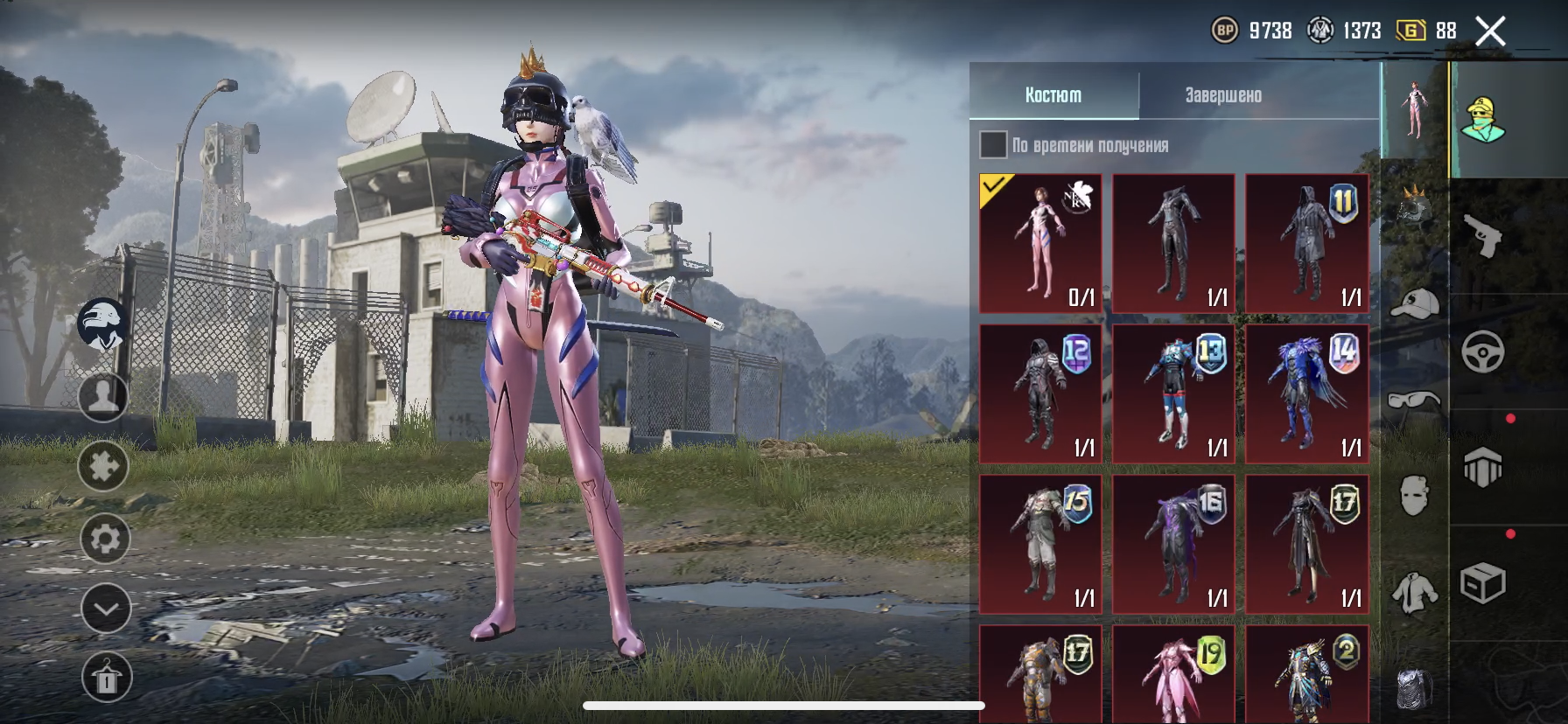The width and height of the screenshot is (1568, 724).
Task: Select the equipped pink plugsuit costume
Action: coord(1040,243)
